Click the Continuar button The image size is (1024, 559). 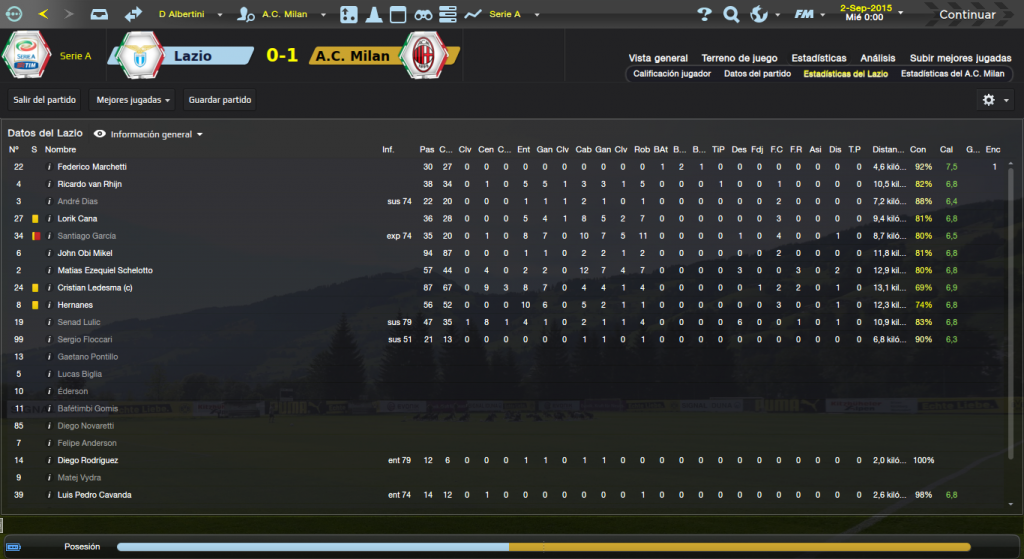tap(967, 15)
